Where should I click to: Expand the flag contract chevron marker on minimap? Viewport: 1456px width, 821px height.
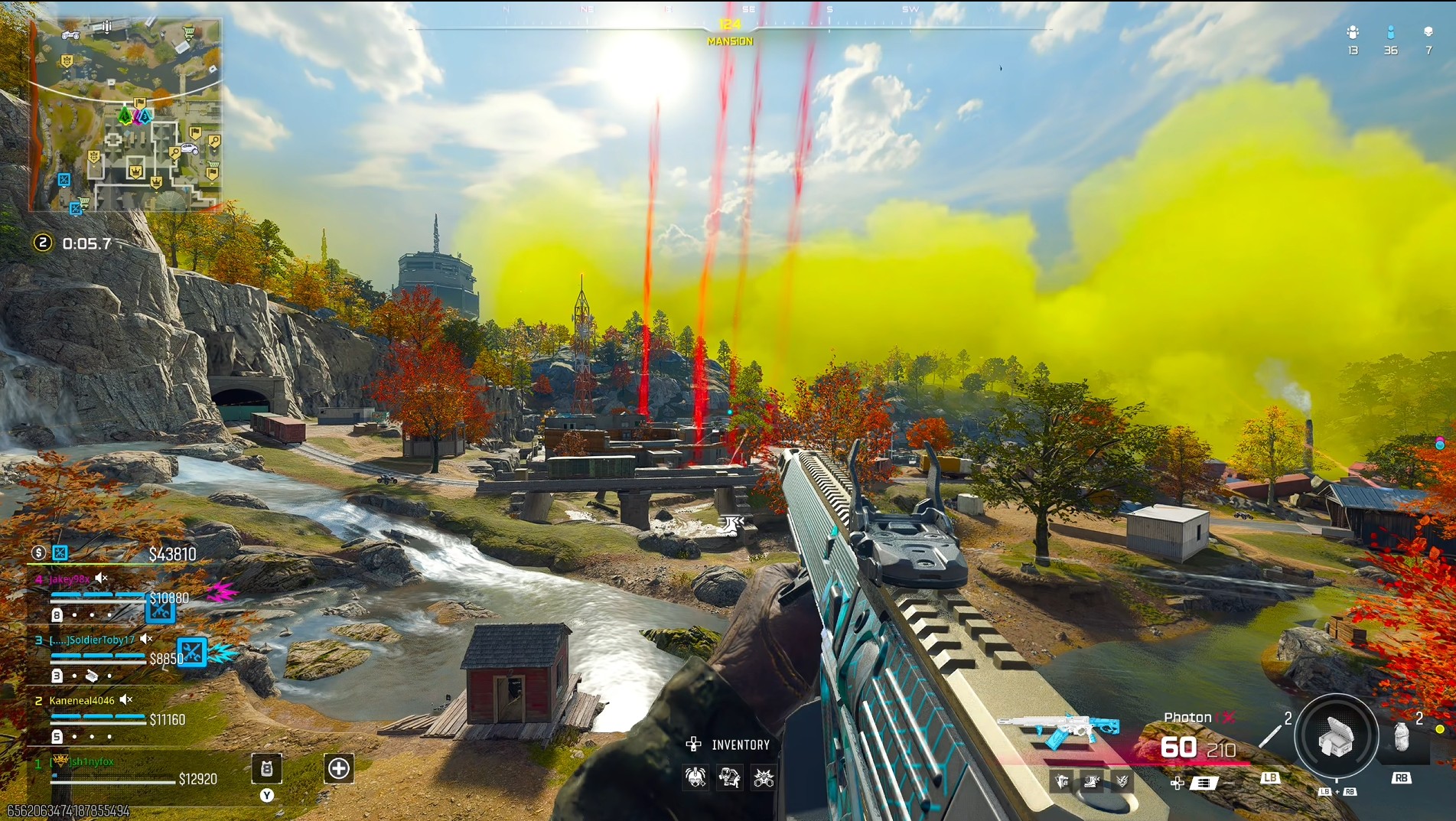coord(139,102)
